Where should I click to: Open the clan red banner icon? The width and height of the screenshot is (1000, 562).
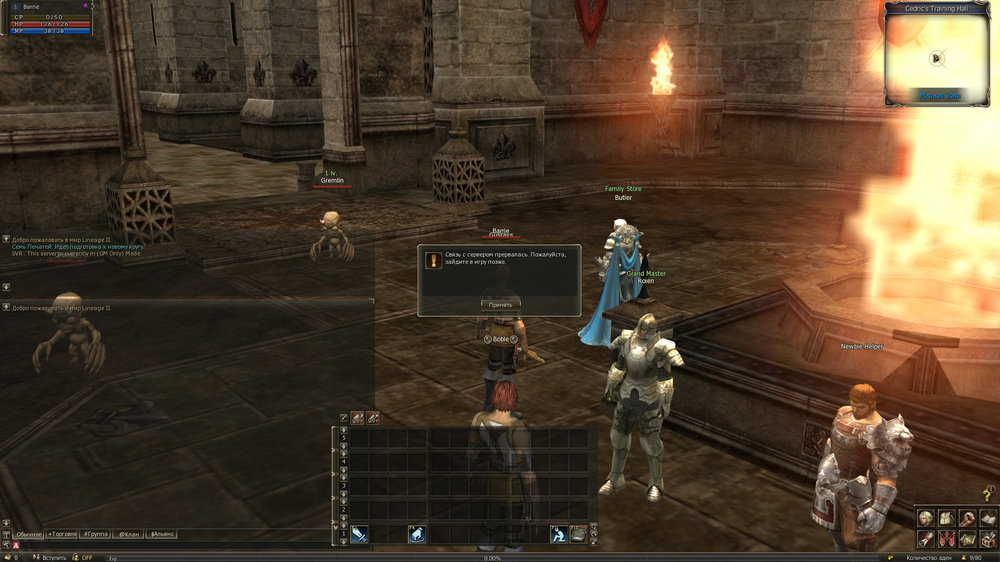946,539
